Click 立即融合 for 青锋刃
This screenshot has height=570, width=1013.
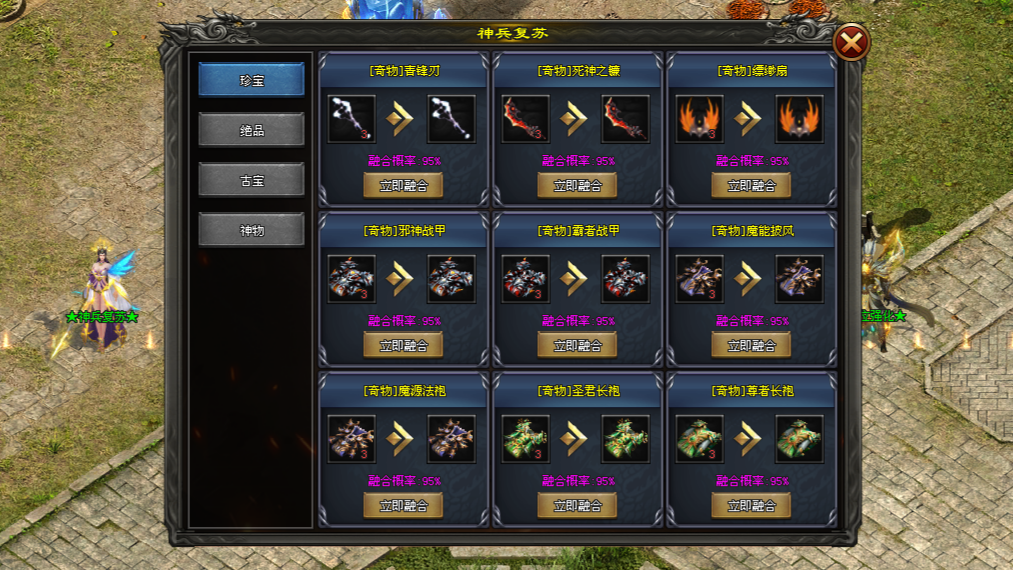click(403, 185)
